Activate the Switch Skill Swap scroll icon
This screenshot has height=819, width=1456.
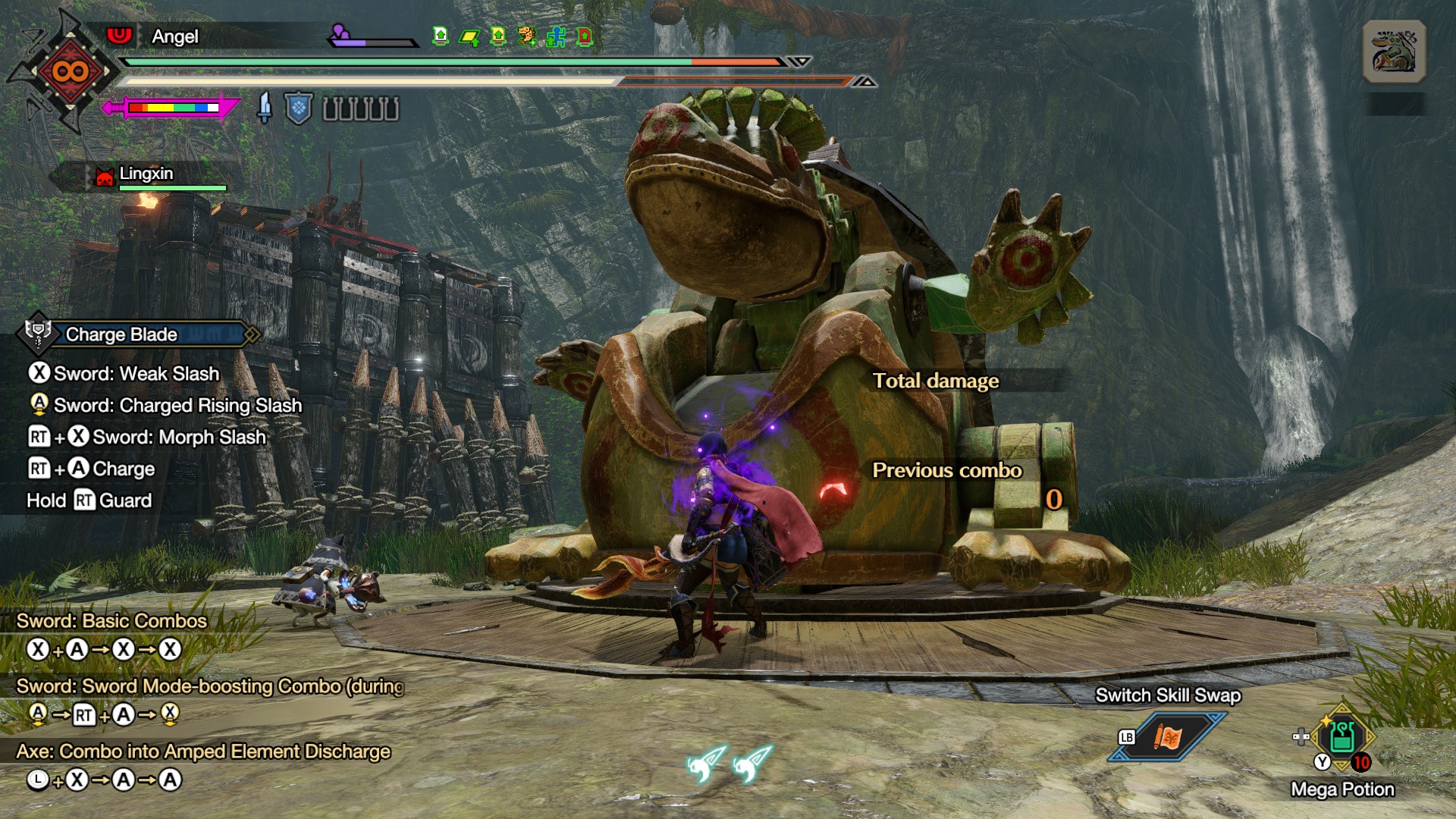pyautogui.click(x=1168, y=736)
